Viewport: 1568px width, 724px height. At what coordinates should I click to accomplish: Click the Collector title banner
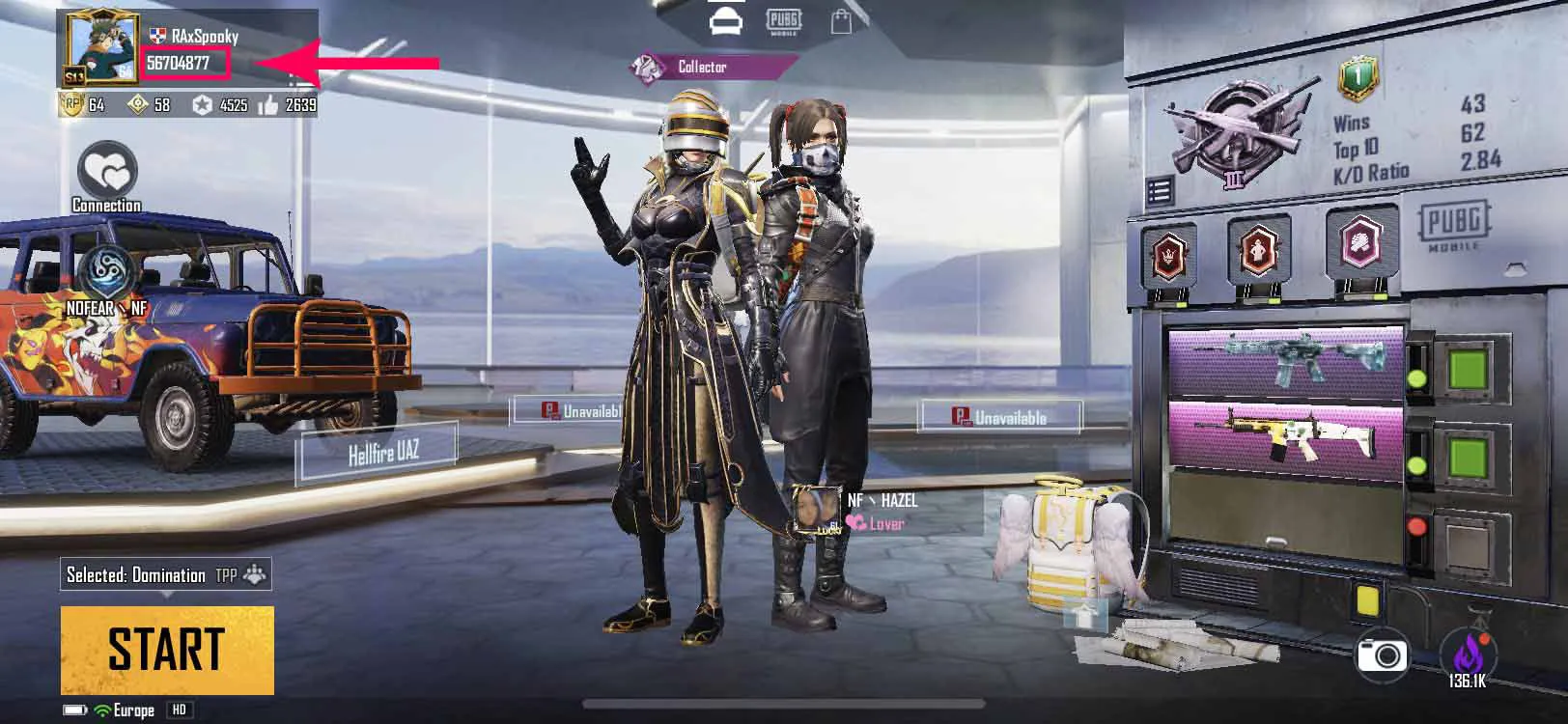pyautogui.click(x=702, y=67)
